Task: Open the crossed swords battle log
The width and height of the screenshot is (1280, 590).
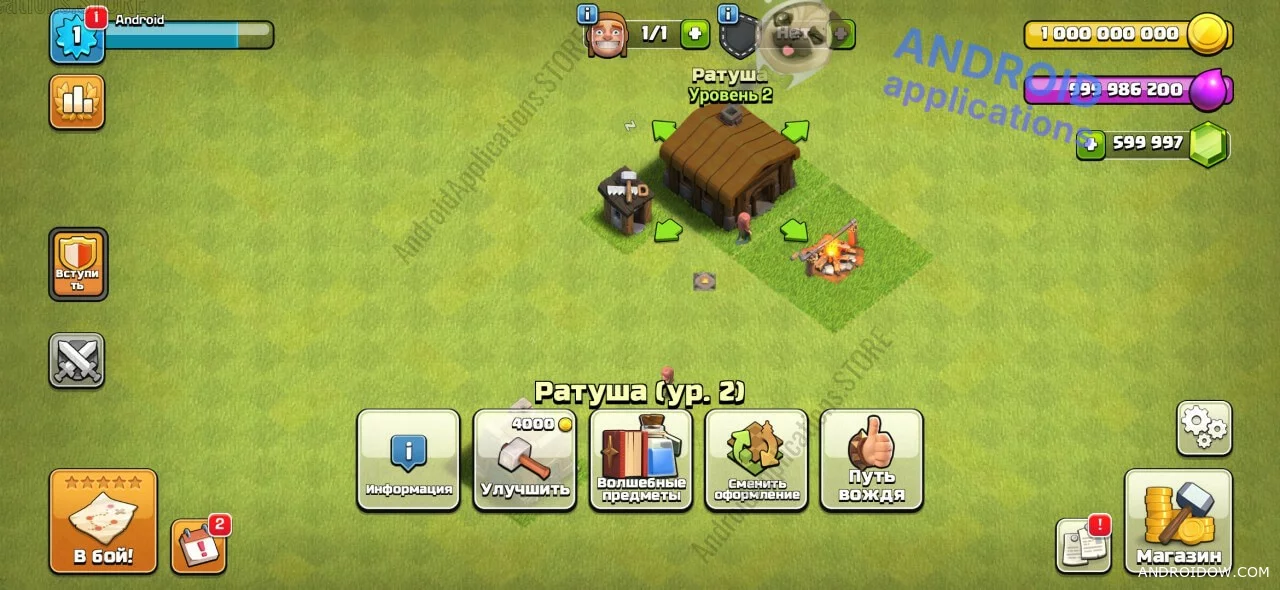Action: pyautogui.click(x=77, y=360)
